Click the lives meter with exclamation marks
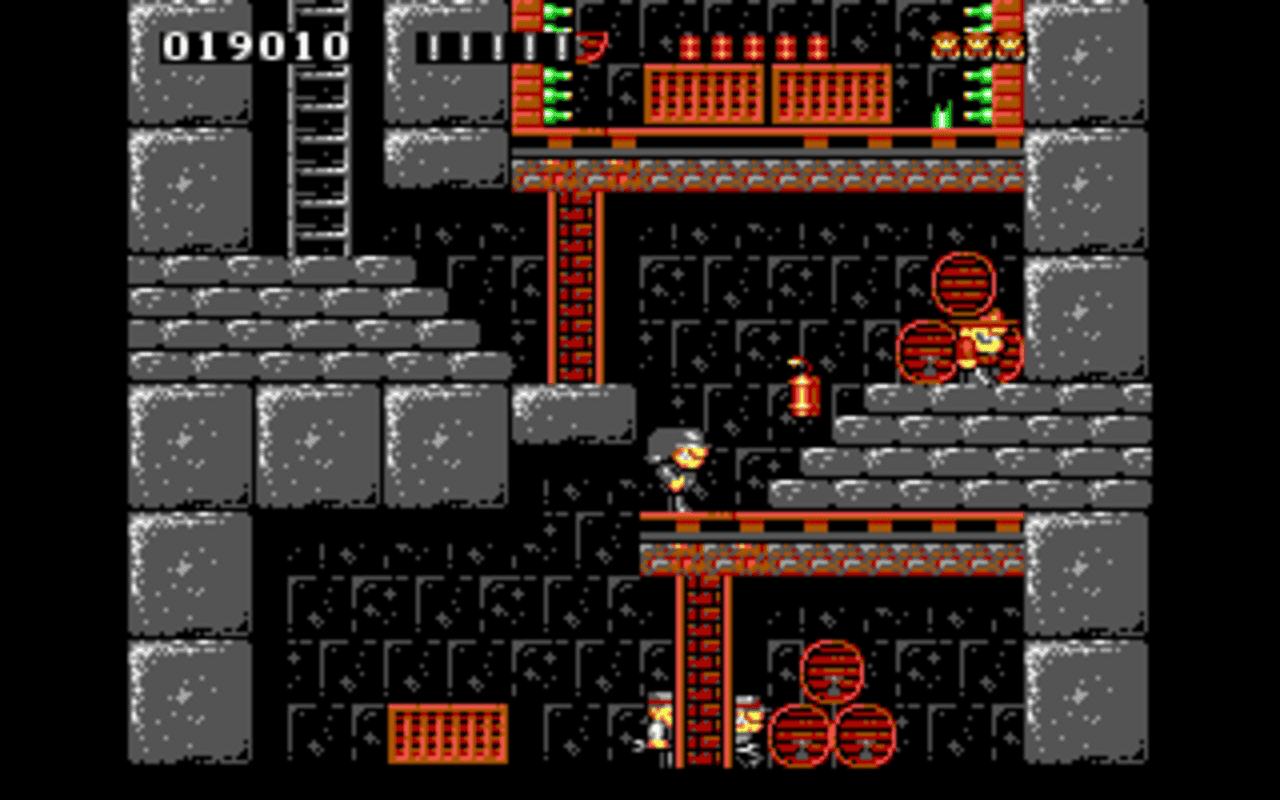Screen dimensions: 1280x800 495,45
